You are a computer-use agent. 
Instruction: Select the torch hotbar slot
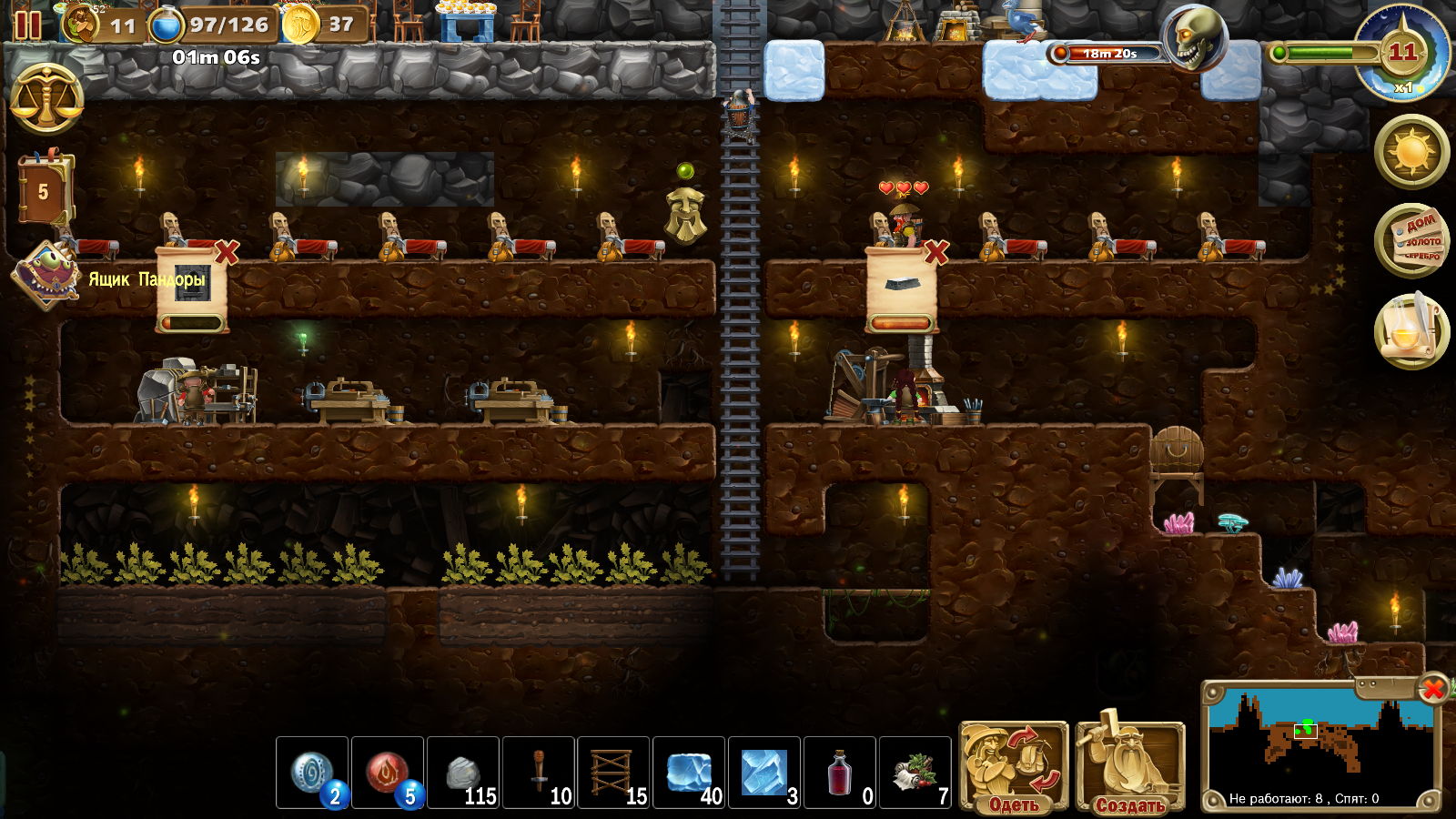click(539, 773)
